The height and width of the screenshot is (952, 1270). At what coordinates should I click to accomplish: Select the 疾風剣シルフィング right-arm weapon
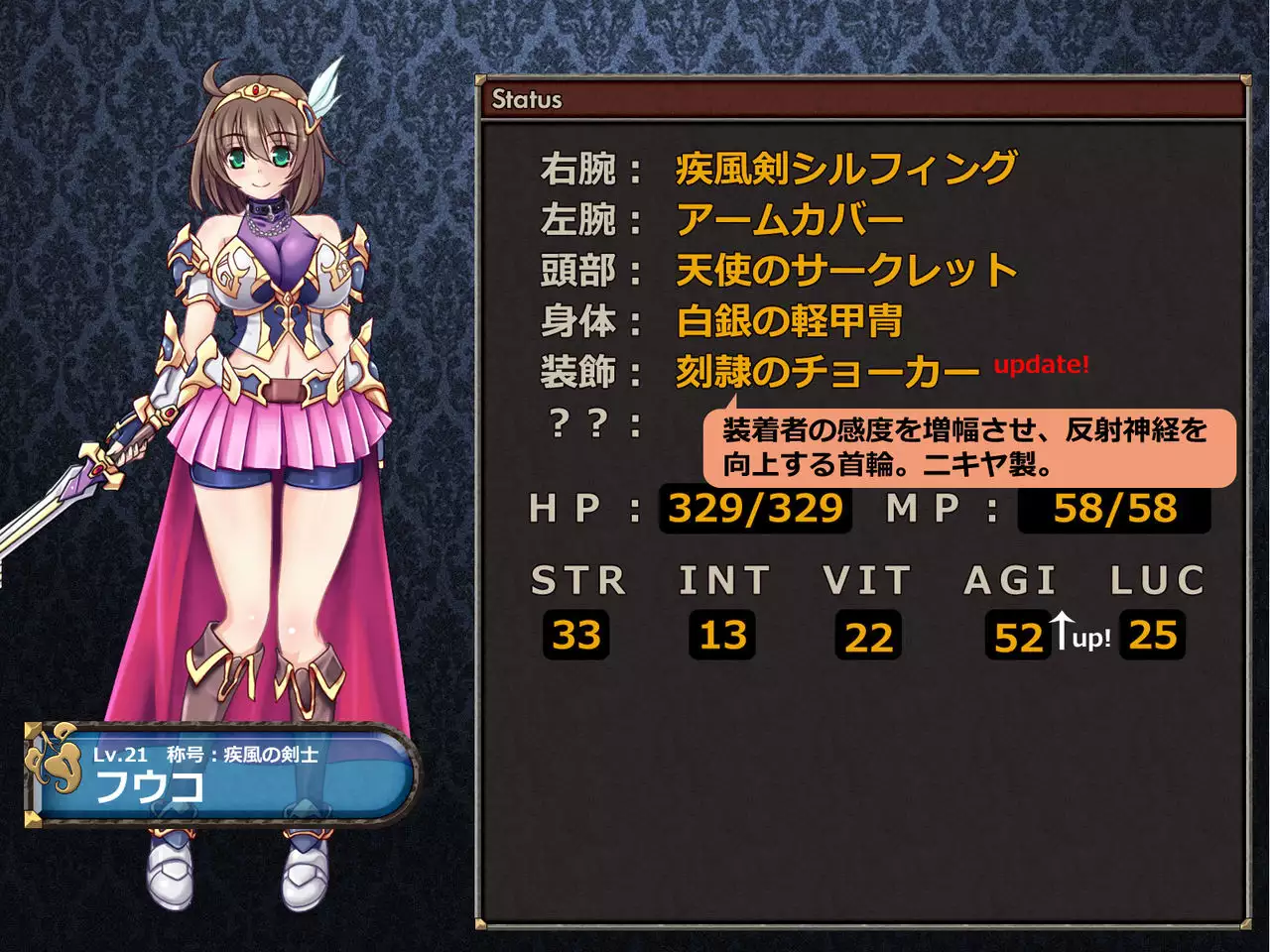(x=845, y=169)
